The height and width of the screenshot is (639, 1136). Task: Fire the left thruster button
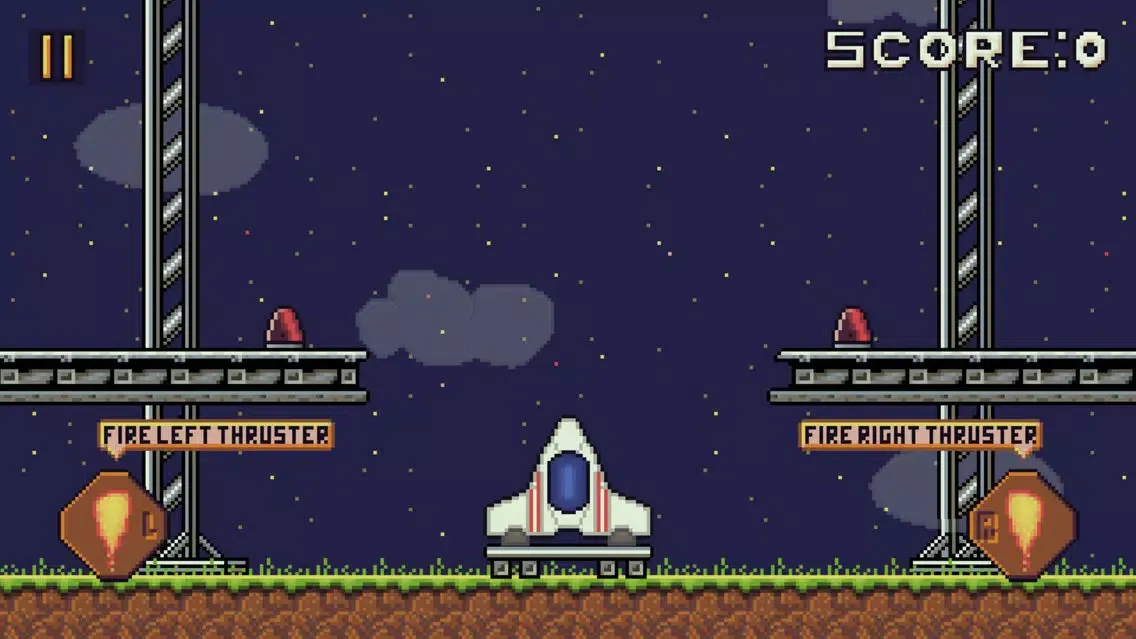tap(112, 525)
